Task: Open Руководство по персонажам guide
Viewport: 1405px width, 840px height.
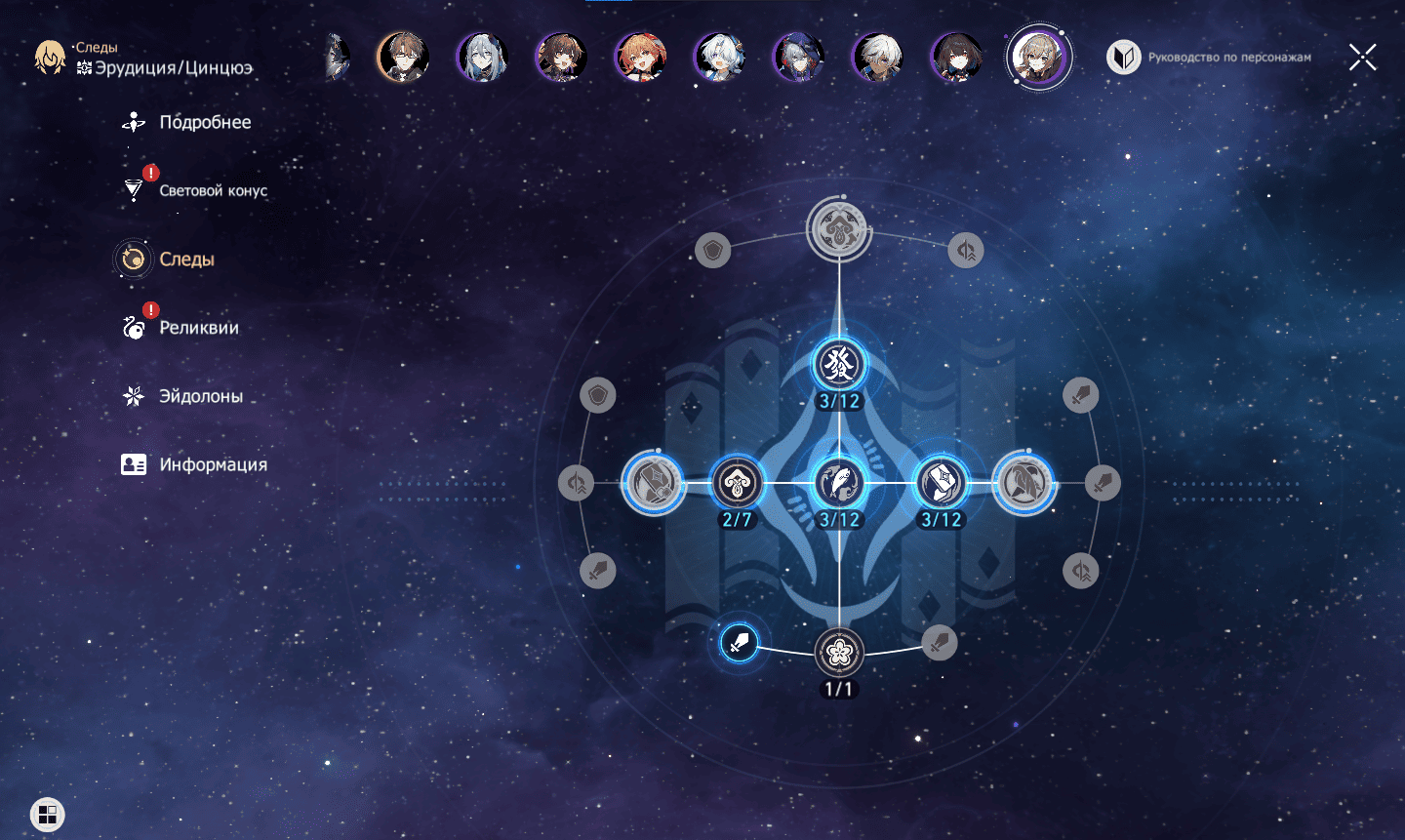Action: [x=1210, y=58]
